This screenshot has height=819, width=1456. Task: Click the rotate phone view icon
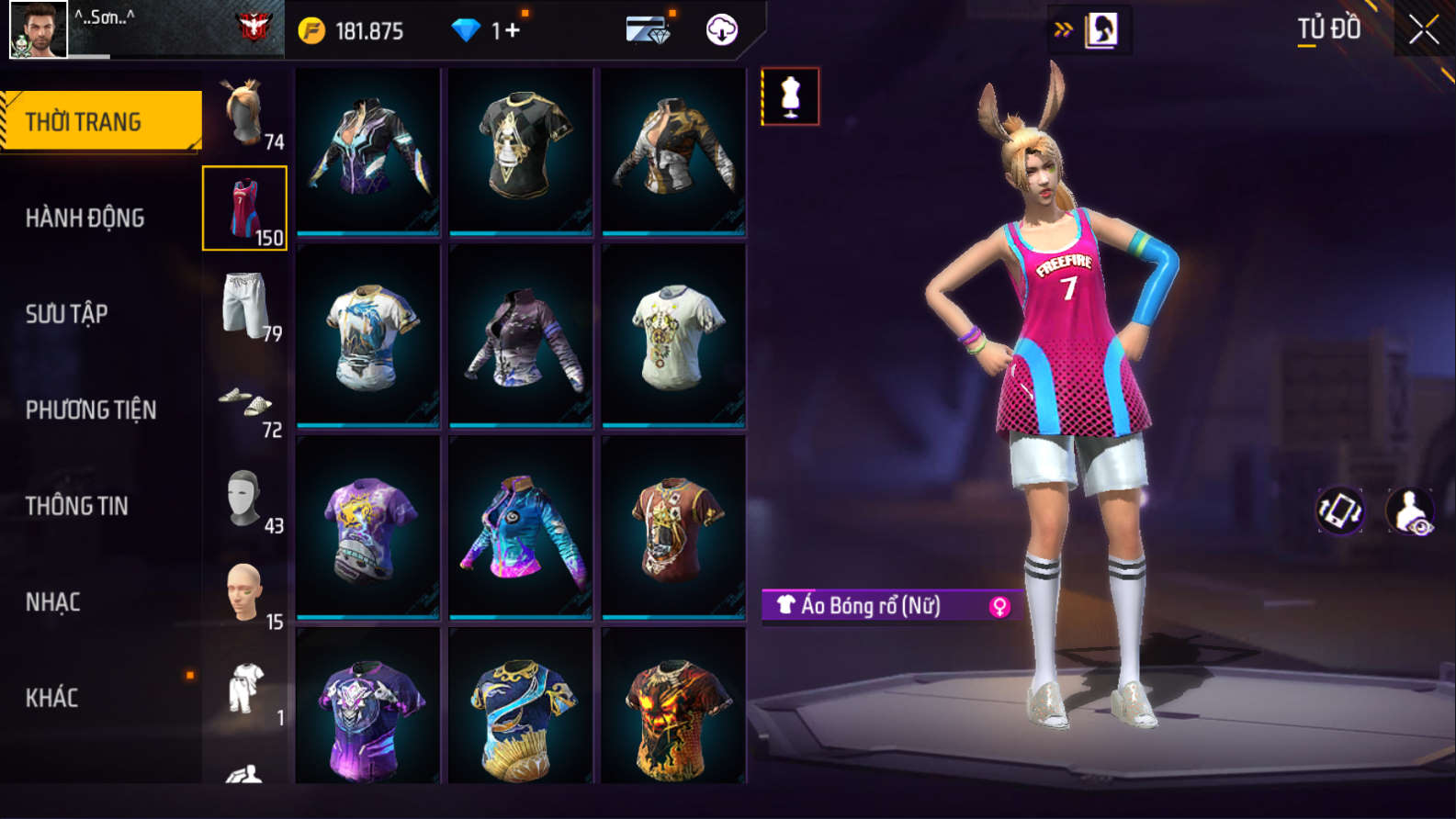click(1340, 510)
